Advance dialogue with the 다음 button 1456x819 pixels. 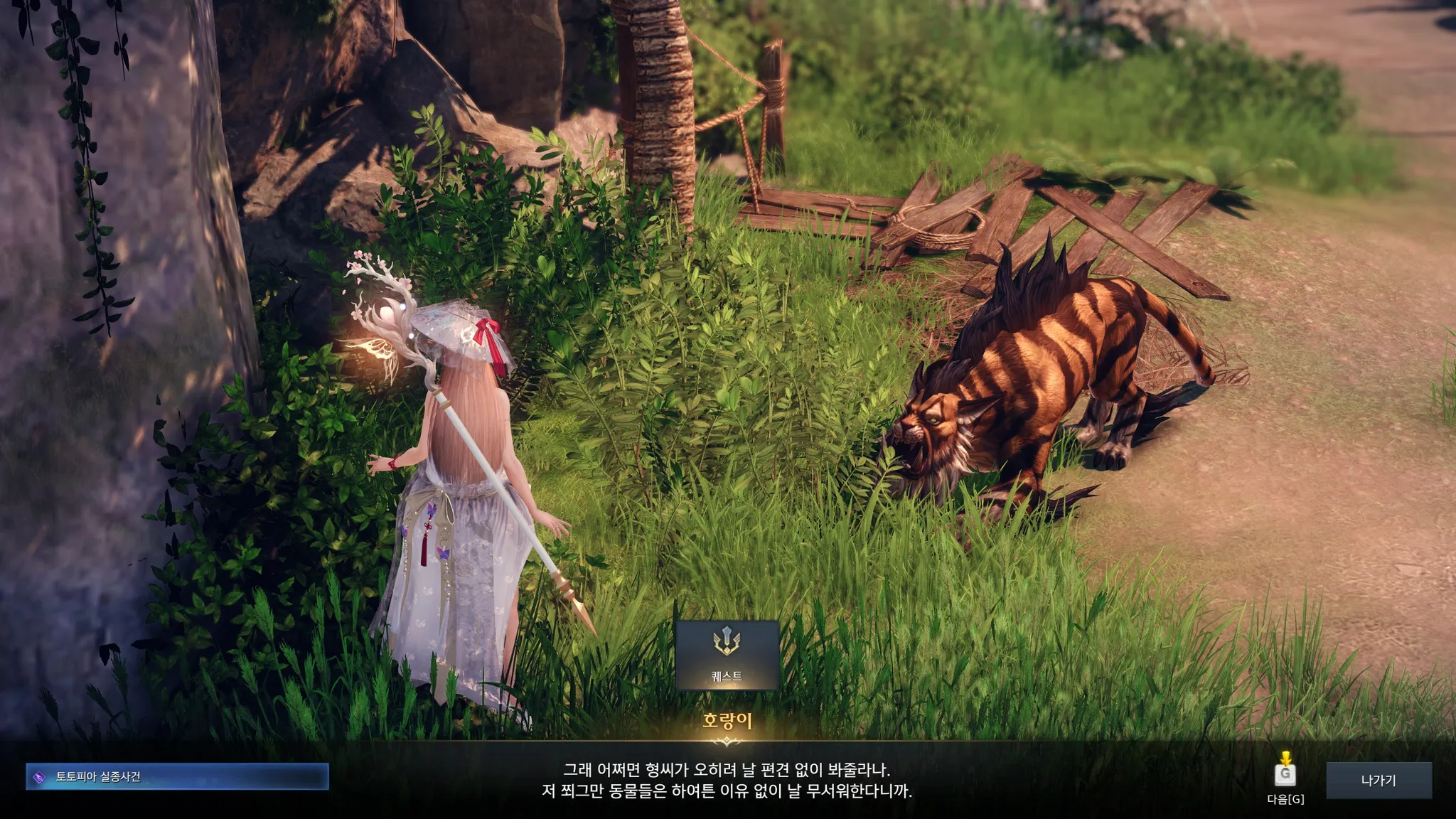pyautogui.click(x=1285, y=774)
